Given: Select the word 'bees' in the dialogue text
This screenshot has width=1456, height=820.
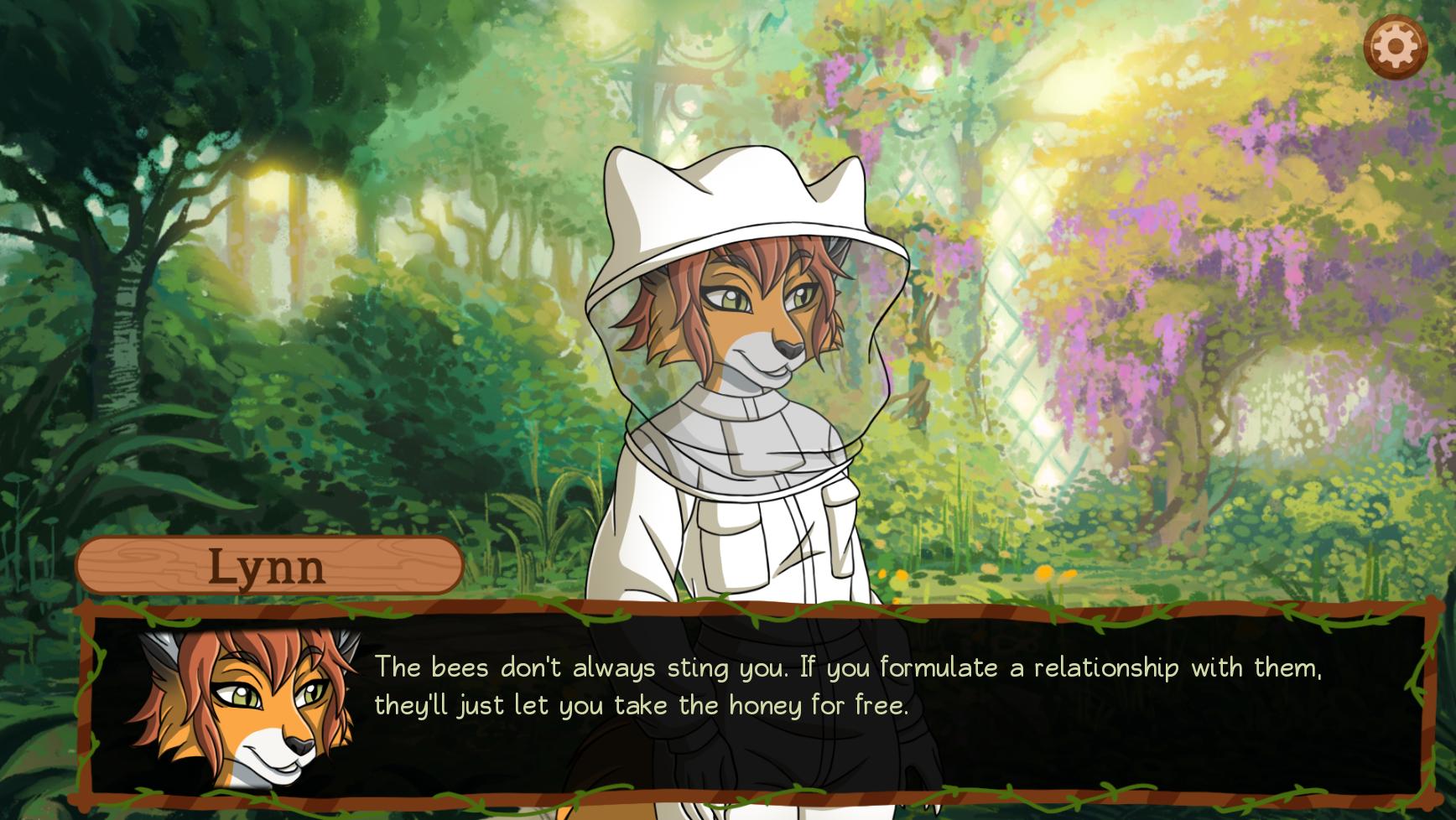Looking at the screenshot, I should (x=459, y=668).
